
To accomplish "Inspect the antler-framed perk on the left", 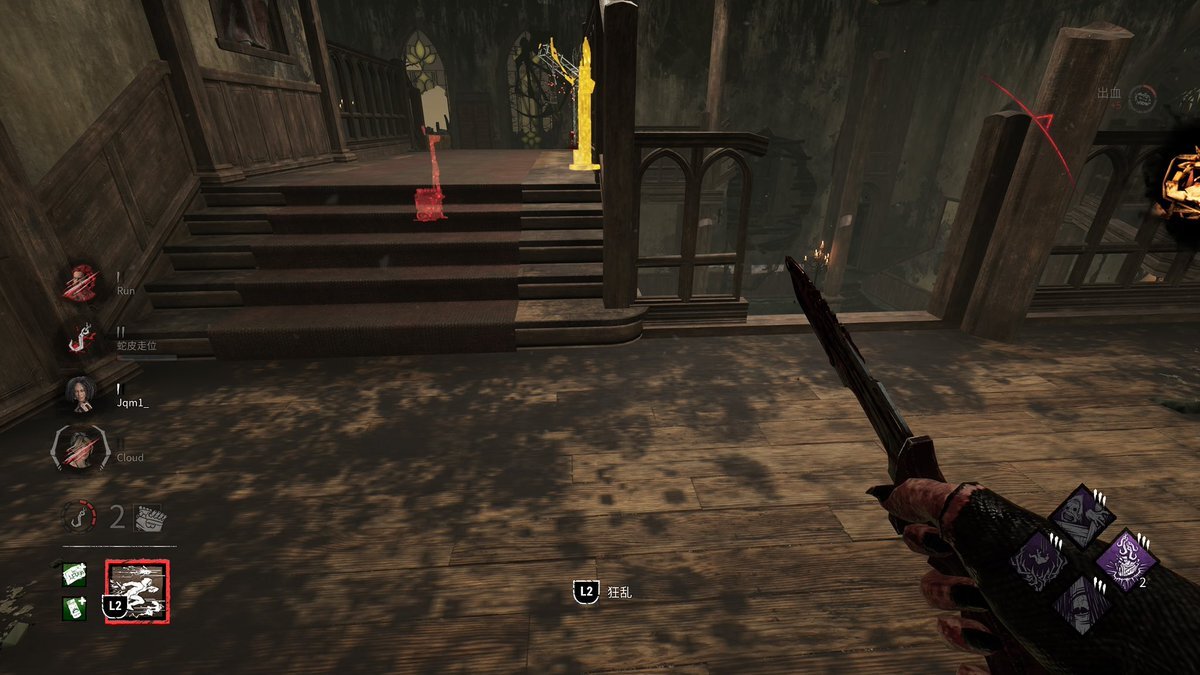I will (x=1039, y=558).
